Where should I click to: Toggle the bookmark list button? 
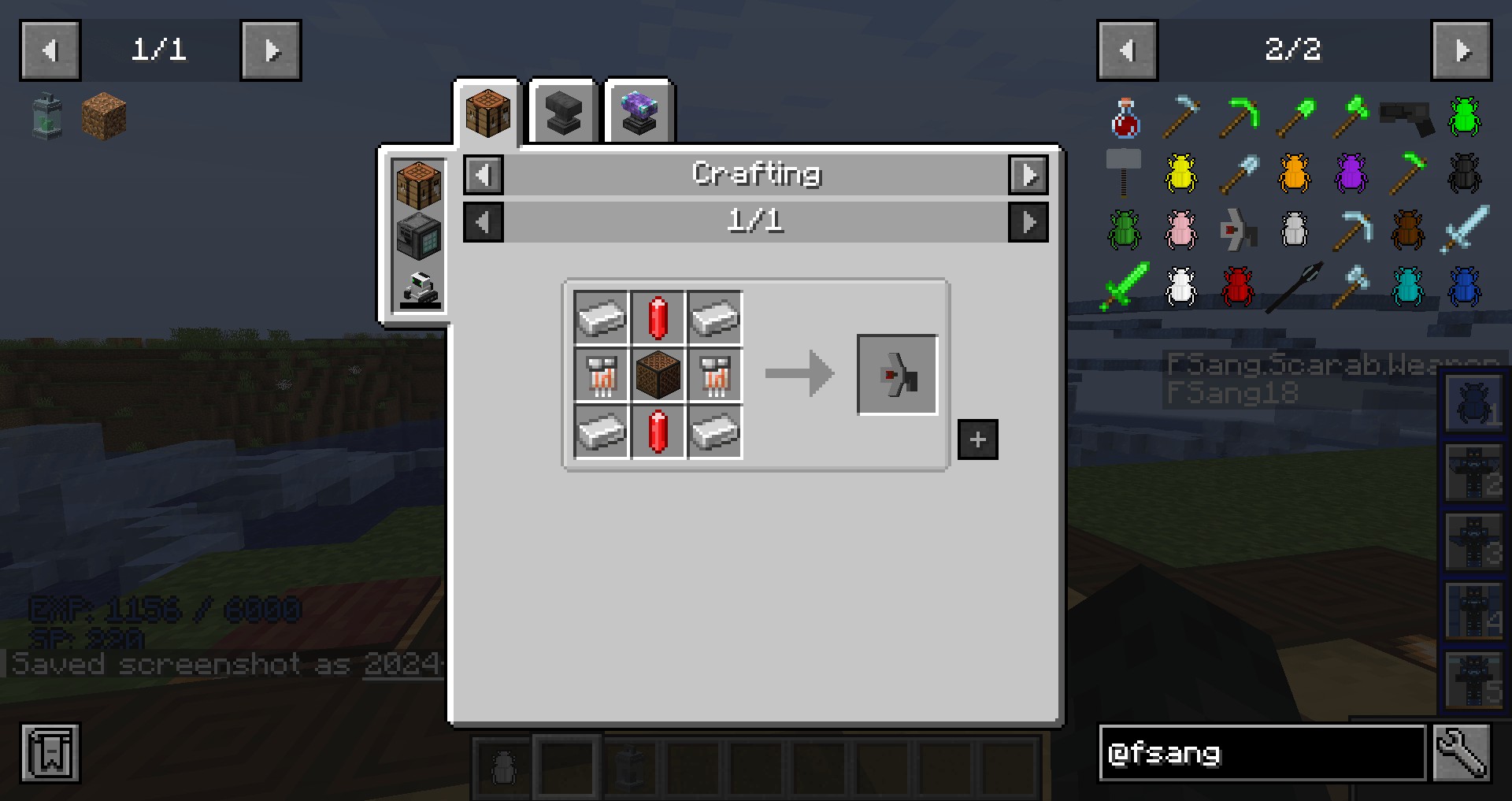pyautogui.click(x=50, y=753)
